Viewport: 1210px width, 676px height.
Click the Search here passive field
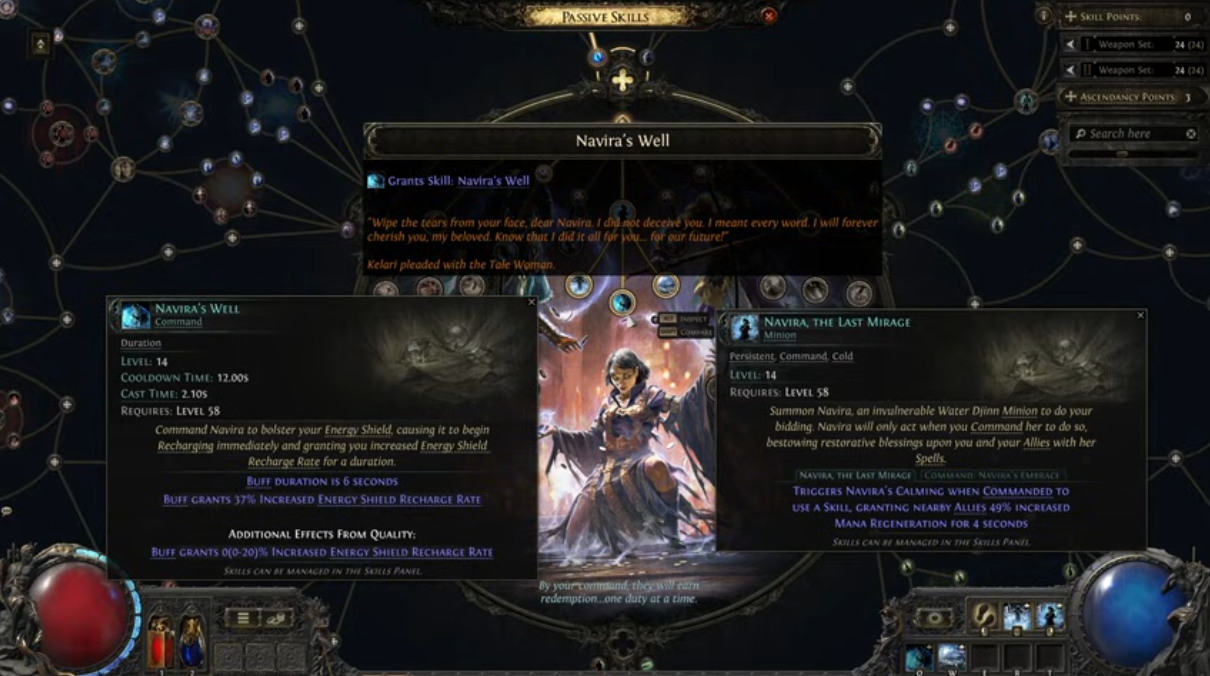pos(1125,134)
